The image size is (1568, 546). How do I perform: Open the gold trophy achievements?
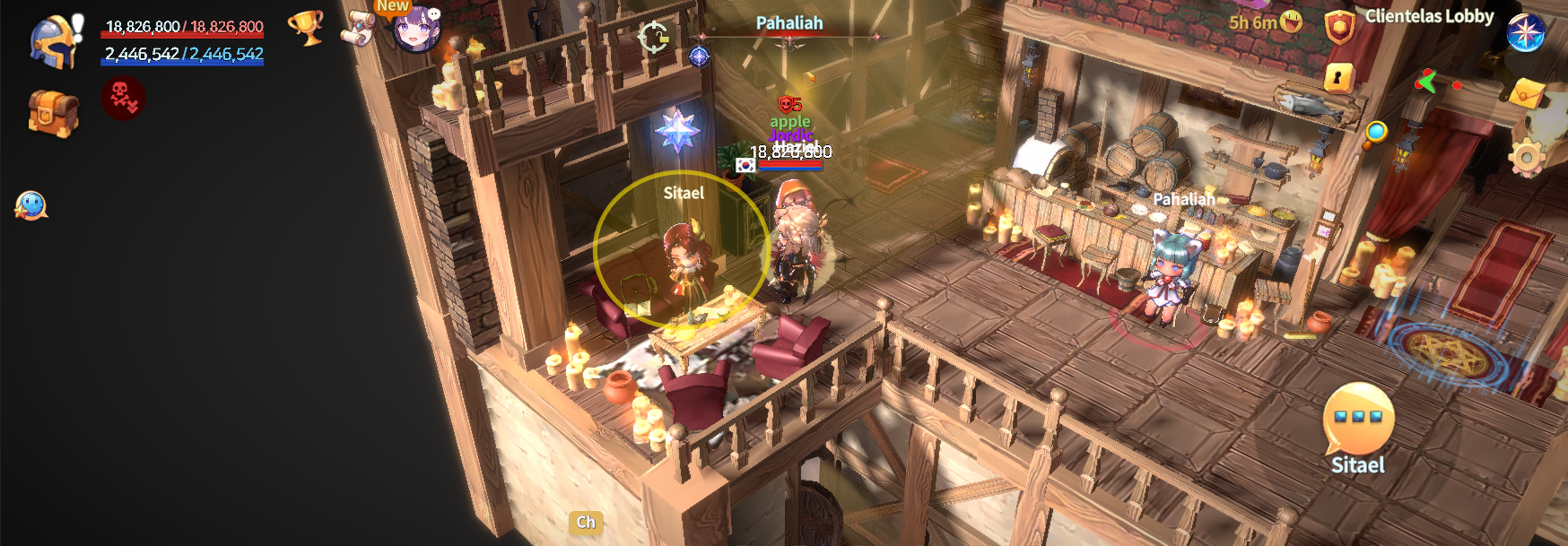pyautogui.click(x=305, y=27)
